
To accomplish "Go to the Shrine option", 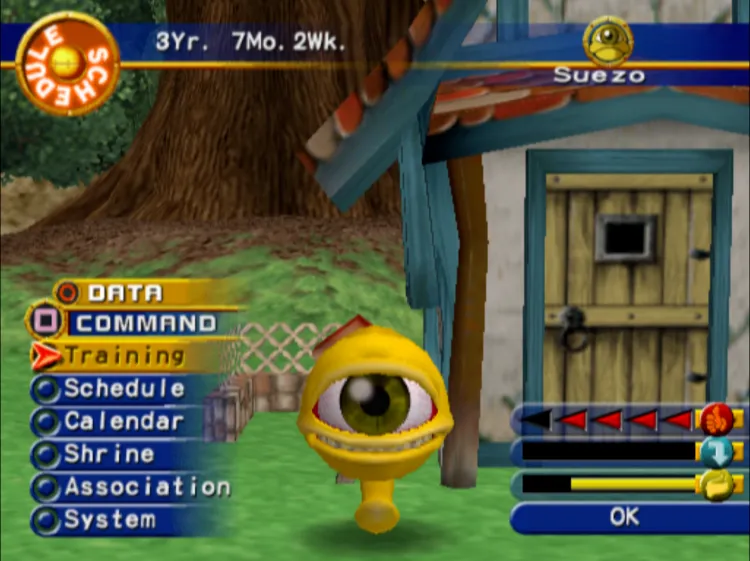I will 109,454.
